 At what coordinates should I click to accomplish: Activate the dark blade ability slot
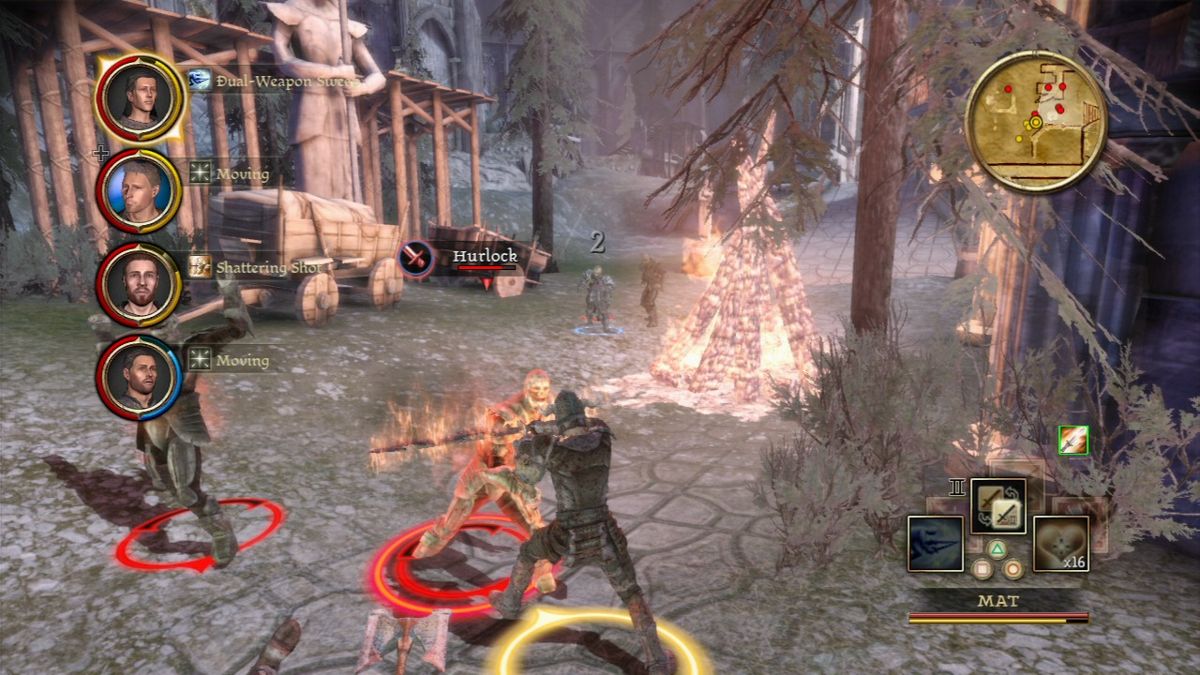[935, 544]
